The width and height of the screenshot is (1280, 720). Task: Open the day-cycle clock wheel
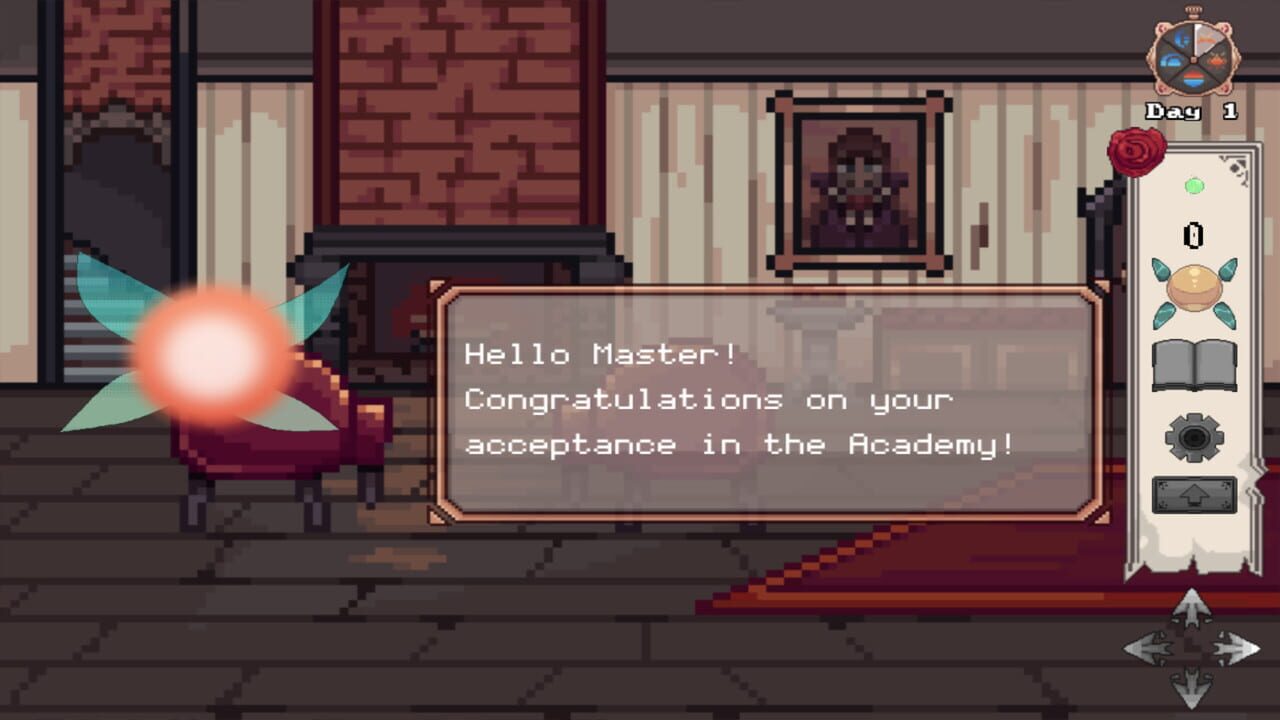(x=1194, y=57)
